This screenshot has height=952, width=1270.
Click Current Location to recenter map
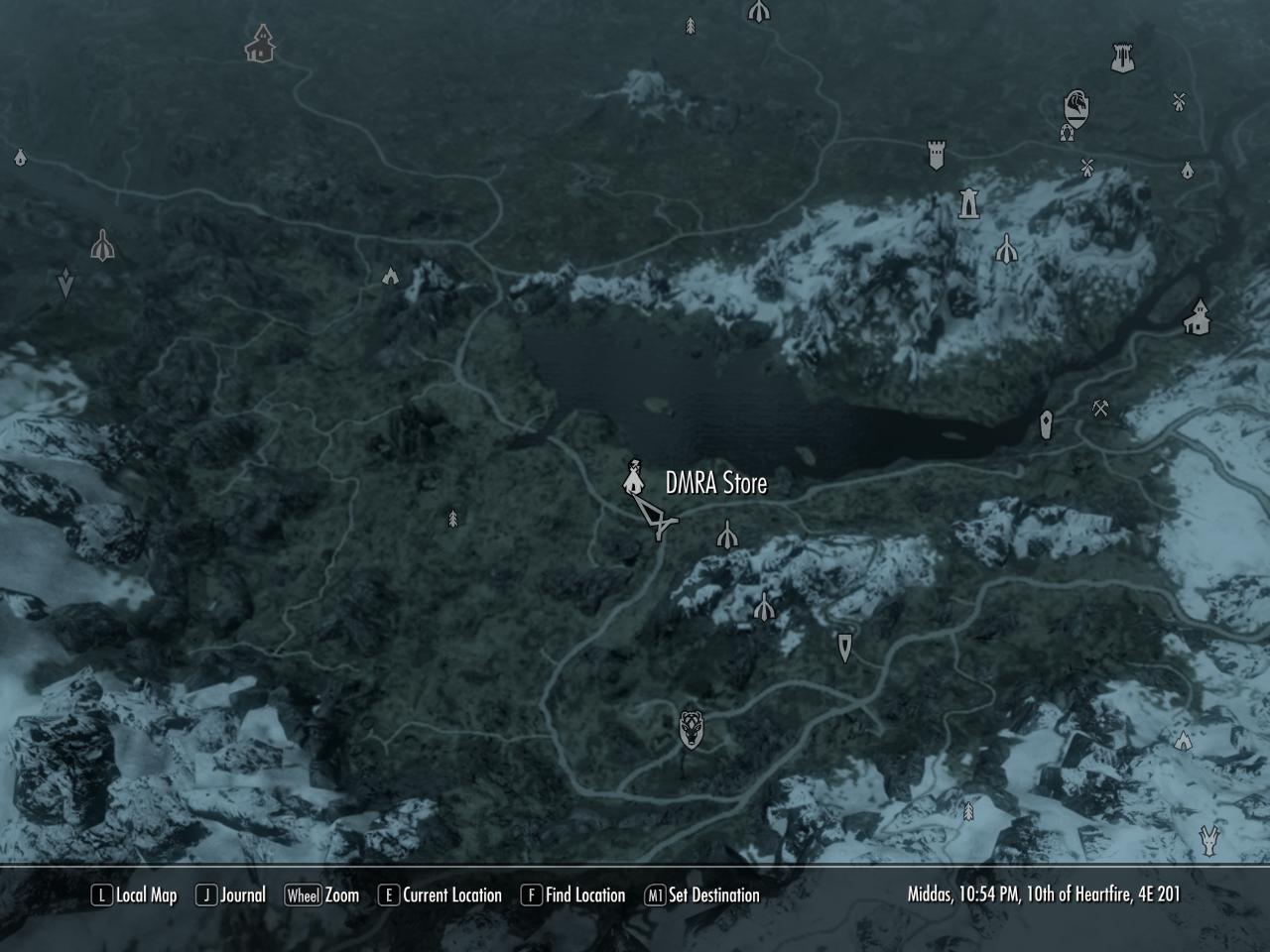click(448, 894)
